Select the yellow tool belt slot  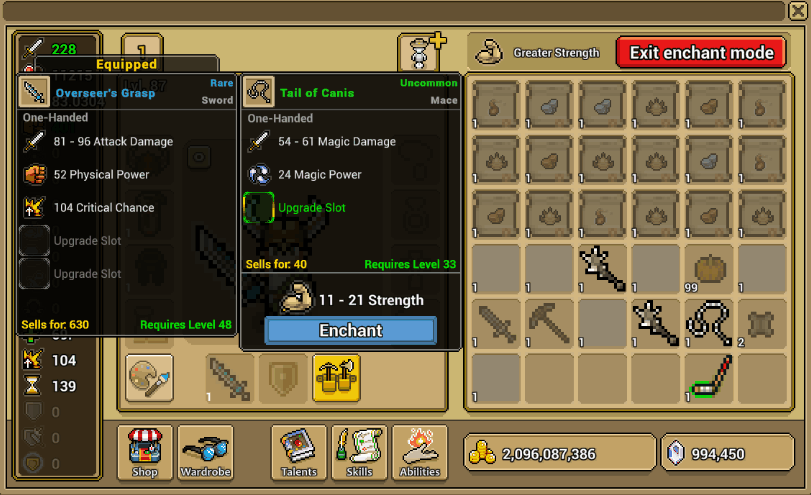point(337,377)
